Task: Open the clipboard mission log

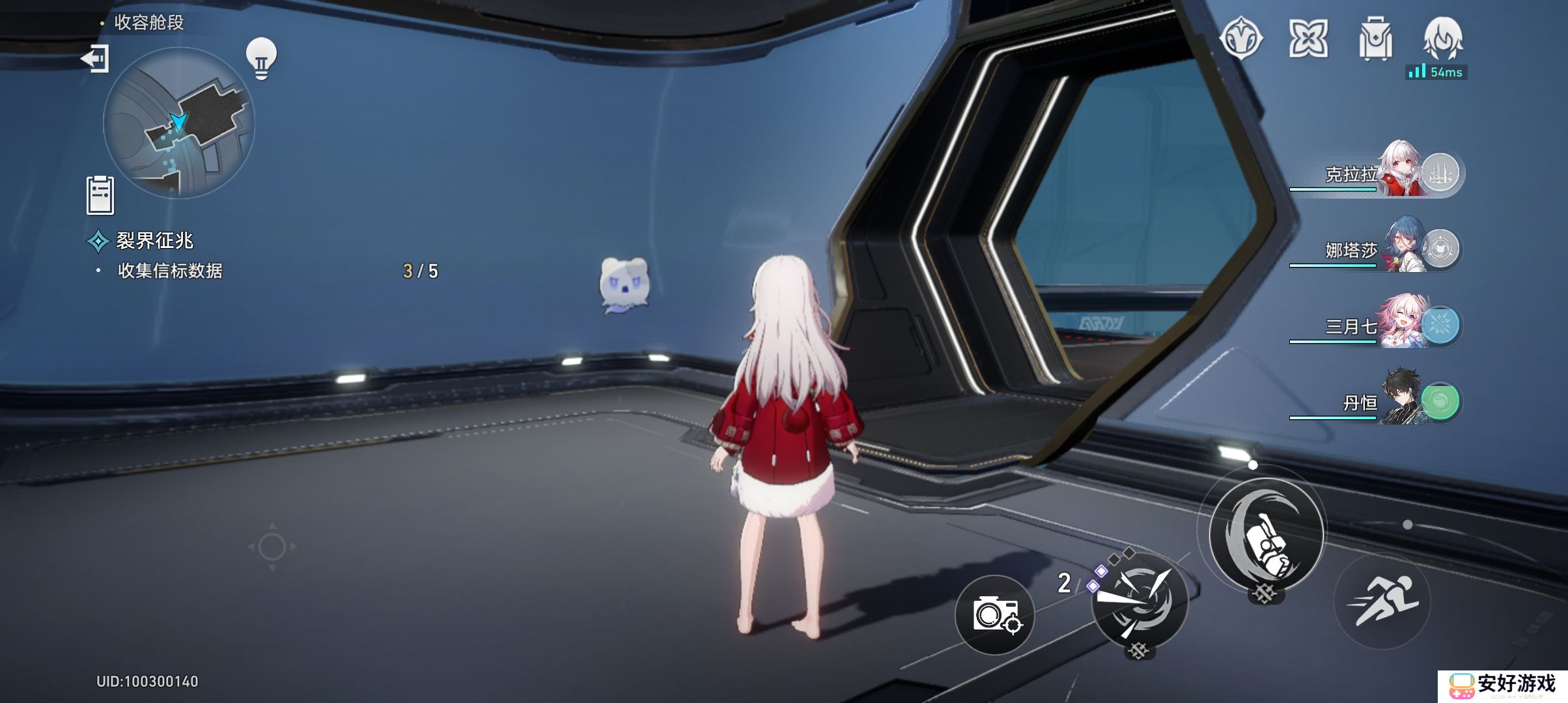Action: [x=100, y=195]
